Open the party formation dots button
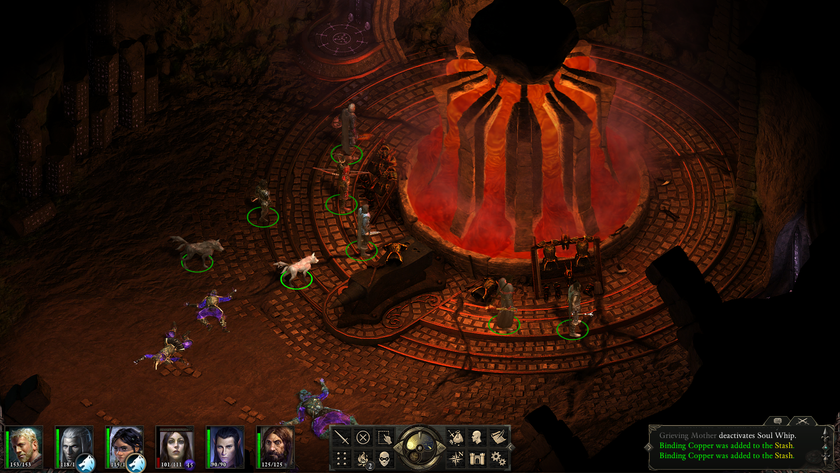840x473 pixels. point(343,457)
